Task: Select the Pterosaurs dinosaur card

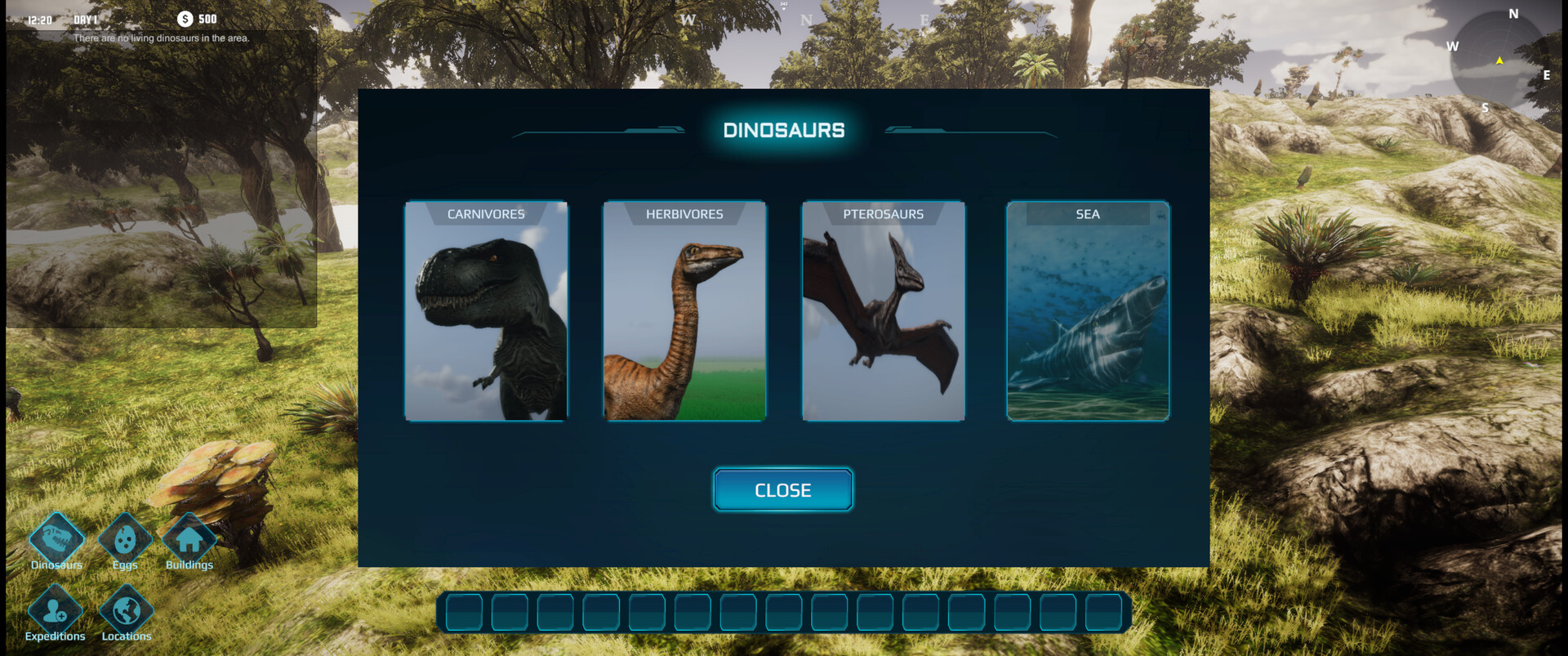Action: 882,313
